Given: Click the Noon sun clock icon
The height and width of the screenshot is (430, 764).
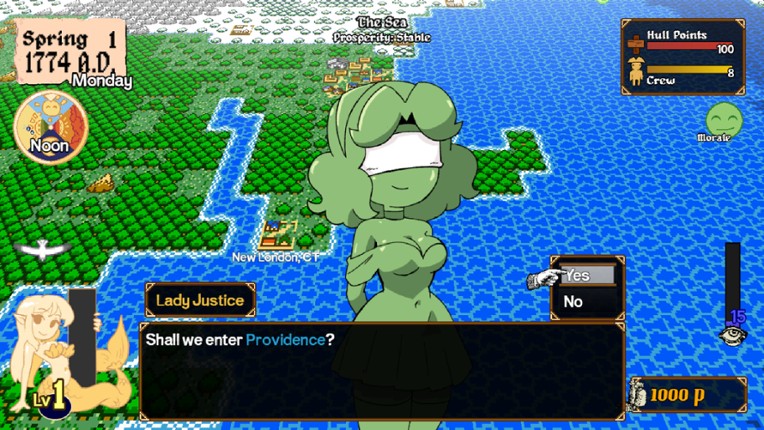Looking at the screenshot, I should 50,127.
